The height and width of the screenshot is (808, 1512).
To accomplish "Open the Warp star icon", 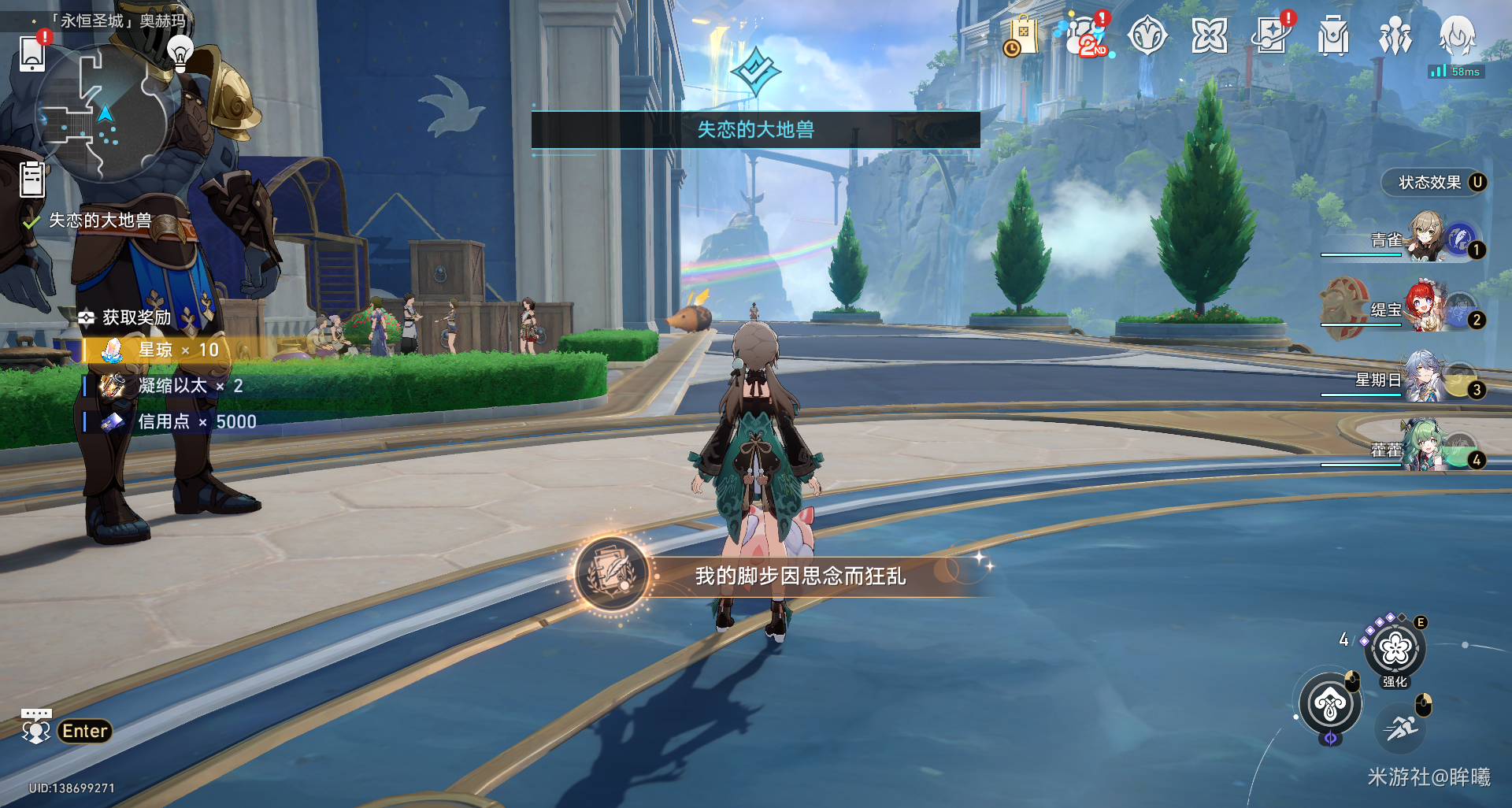I will tap(1209, 37).
